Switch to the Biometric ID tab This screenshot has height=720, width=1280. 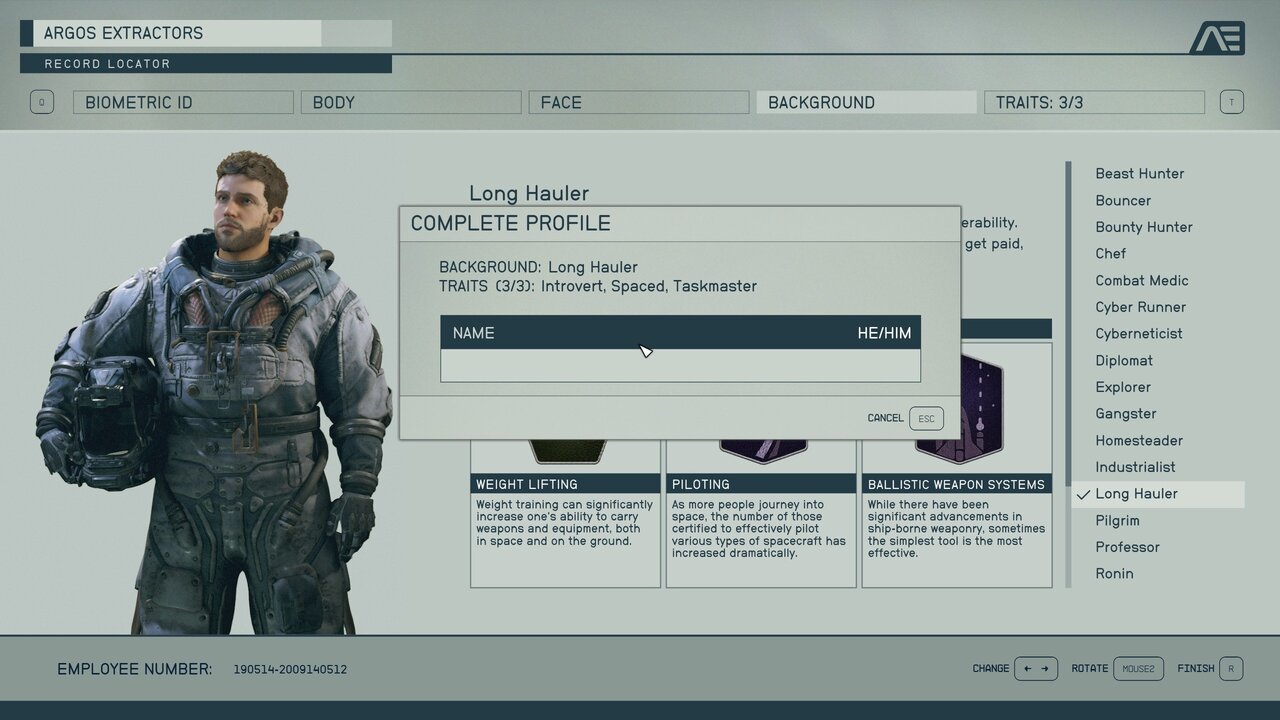pyautogui.click(x=183, y=102)
